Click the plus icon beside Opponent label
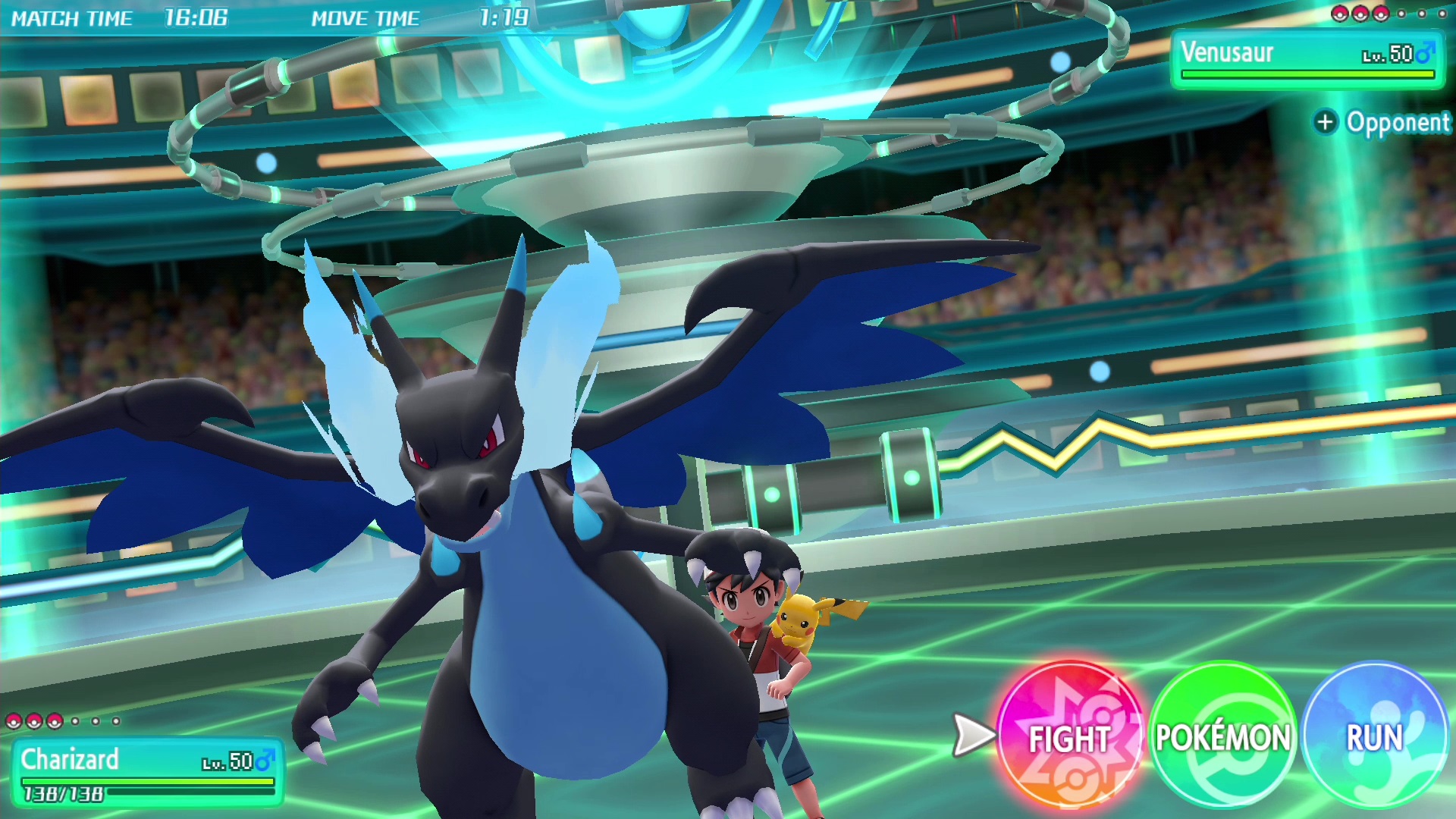The width and height of the screenshot is (1456, 819). [1326, 124]
